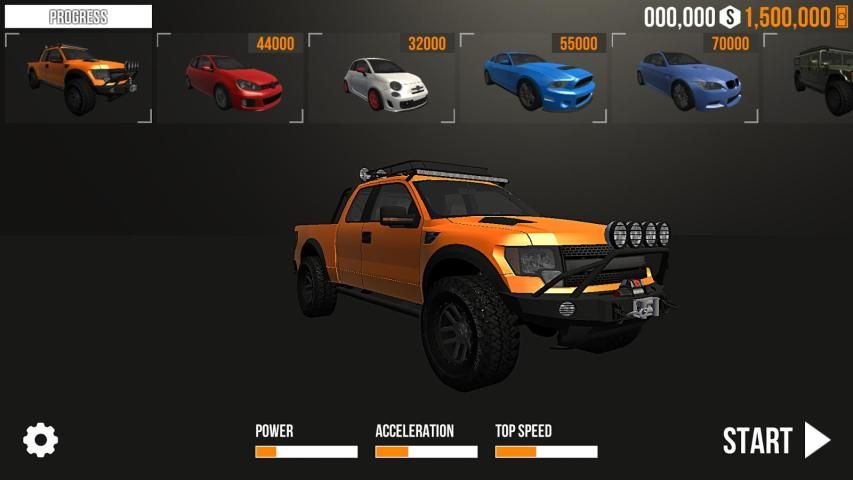The height and width of the screenshot is (480, 853).
Task: Choose the blue sedan priced 70000
Action: tap(686, 80)
